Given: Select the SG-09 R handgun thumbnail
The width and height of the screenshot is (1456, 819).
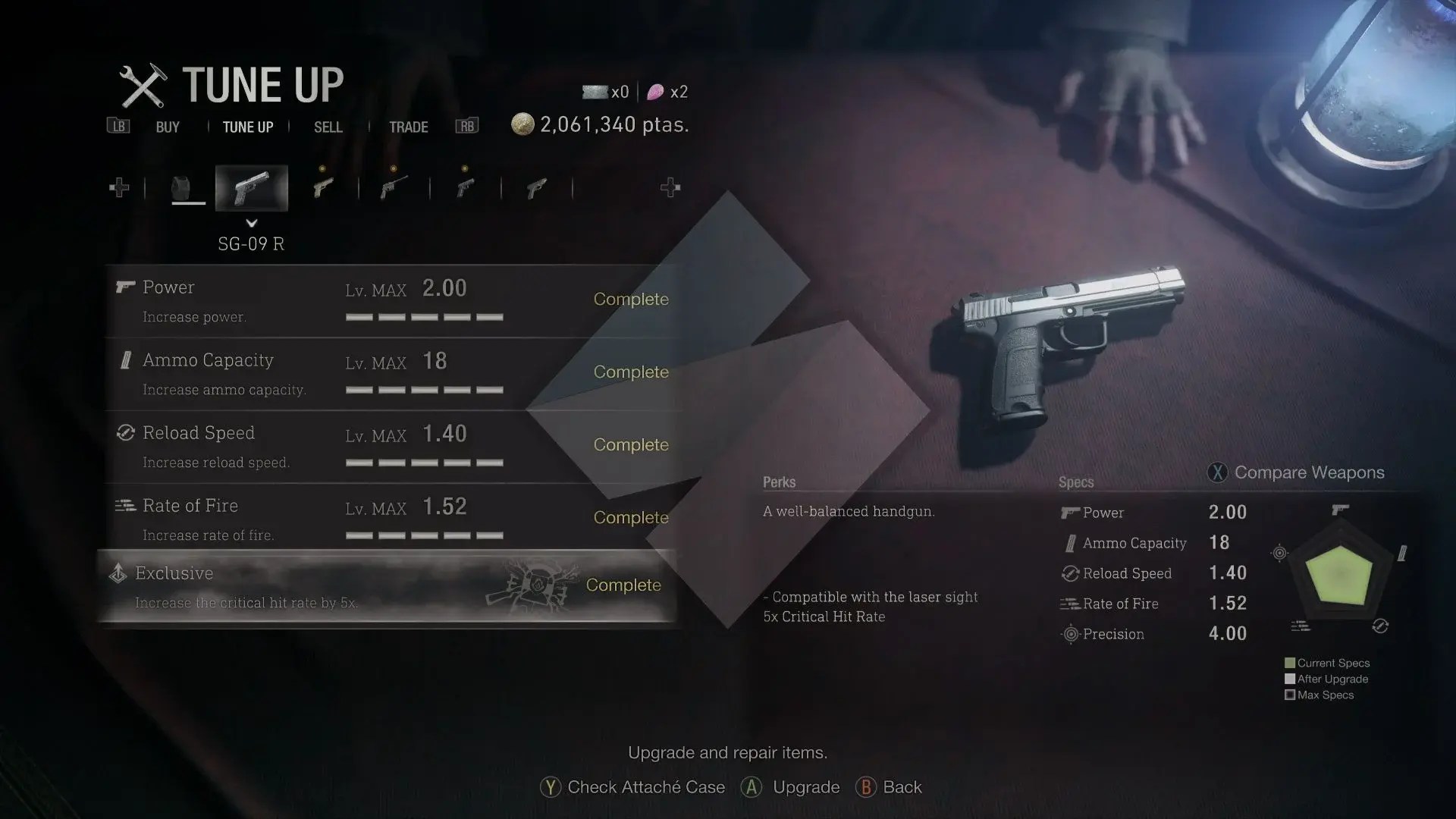Looking at the screenshot, I should click(x=252, y=187).
